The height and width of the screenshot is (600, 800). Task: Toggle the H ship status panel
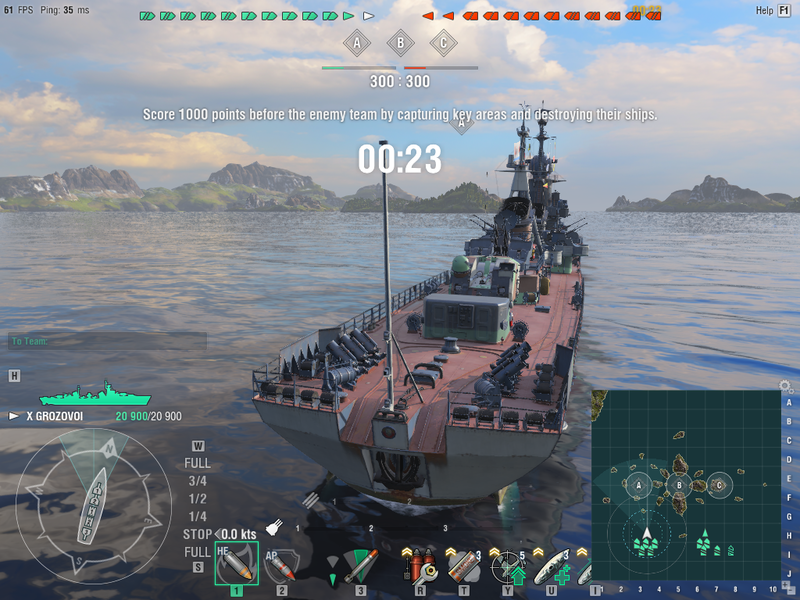(x=14, y=376)
